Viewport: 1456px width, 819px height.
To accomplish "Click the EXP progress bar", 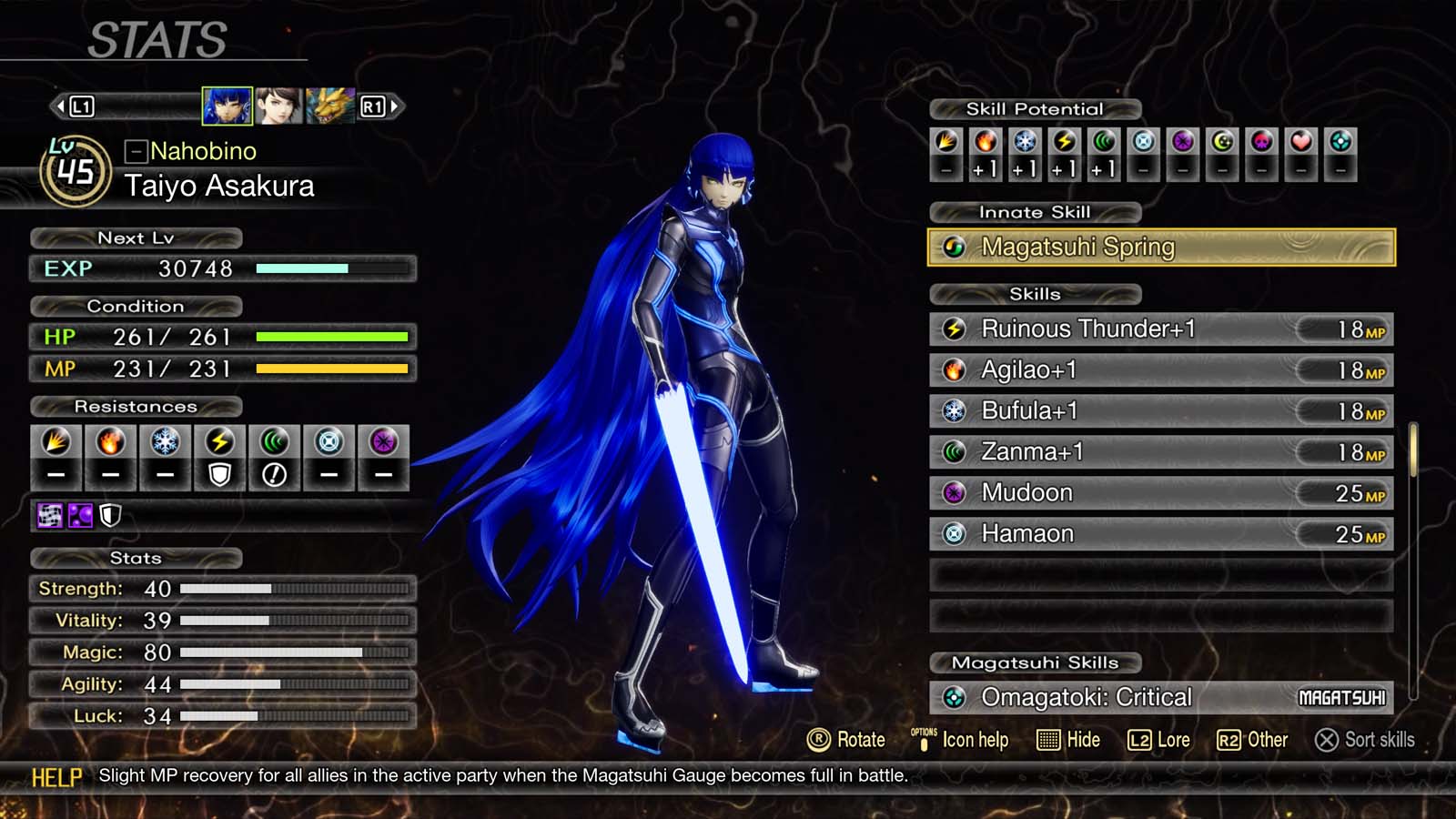I will (x=332, y=268).
